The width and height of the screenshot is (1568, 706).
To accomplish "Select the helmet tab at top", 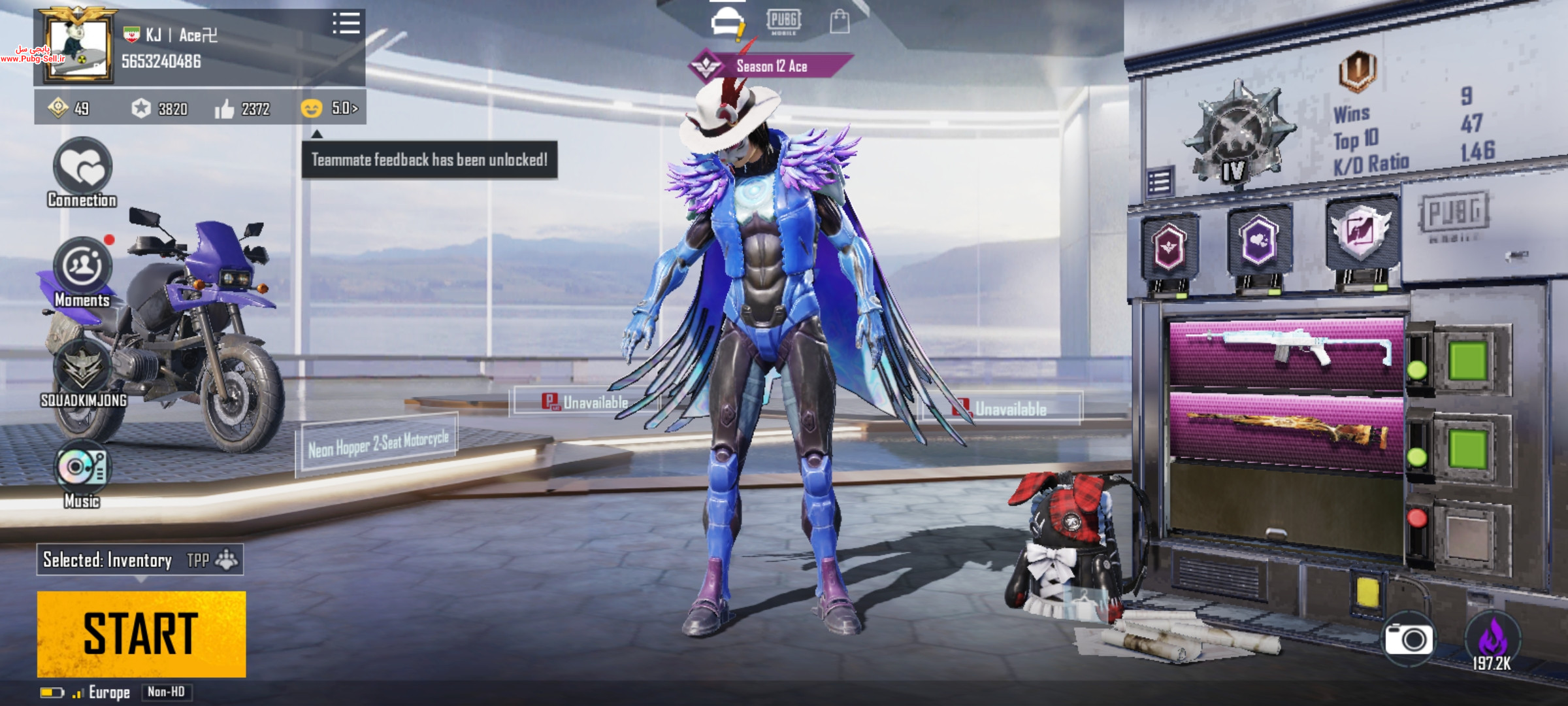I will (727, 22).
